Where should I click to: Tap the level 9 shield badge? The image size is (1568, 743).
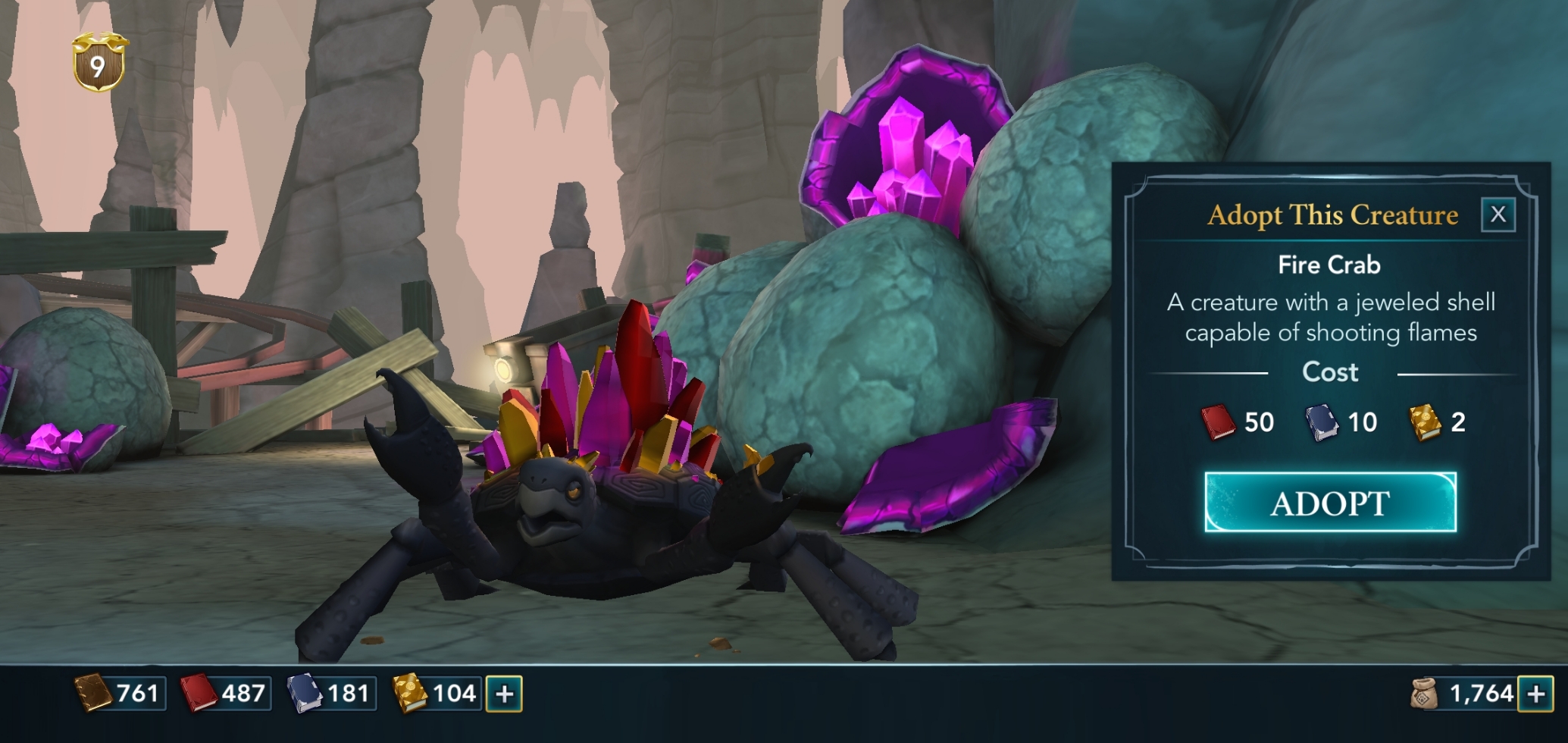99,64
